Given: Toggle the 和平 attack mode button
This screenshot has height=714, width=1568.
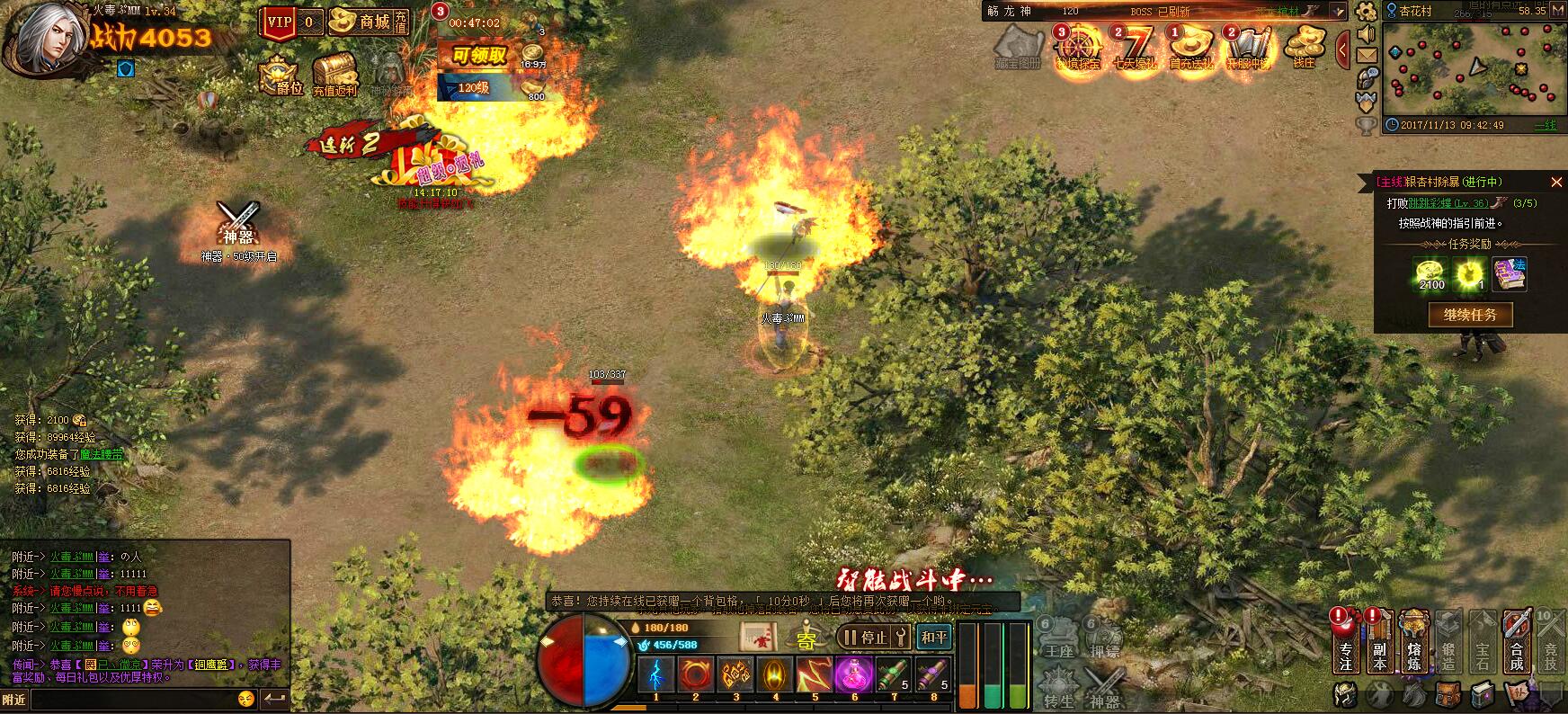Looking at the screenshot, I should pos(934,638).
